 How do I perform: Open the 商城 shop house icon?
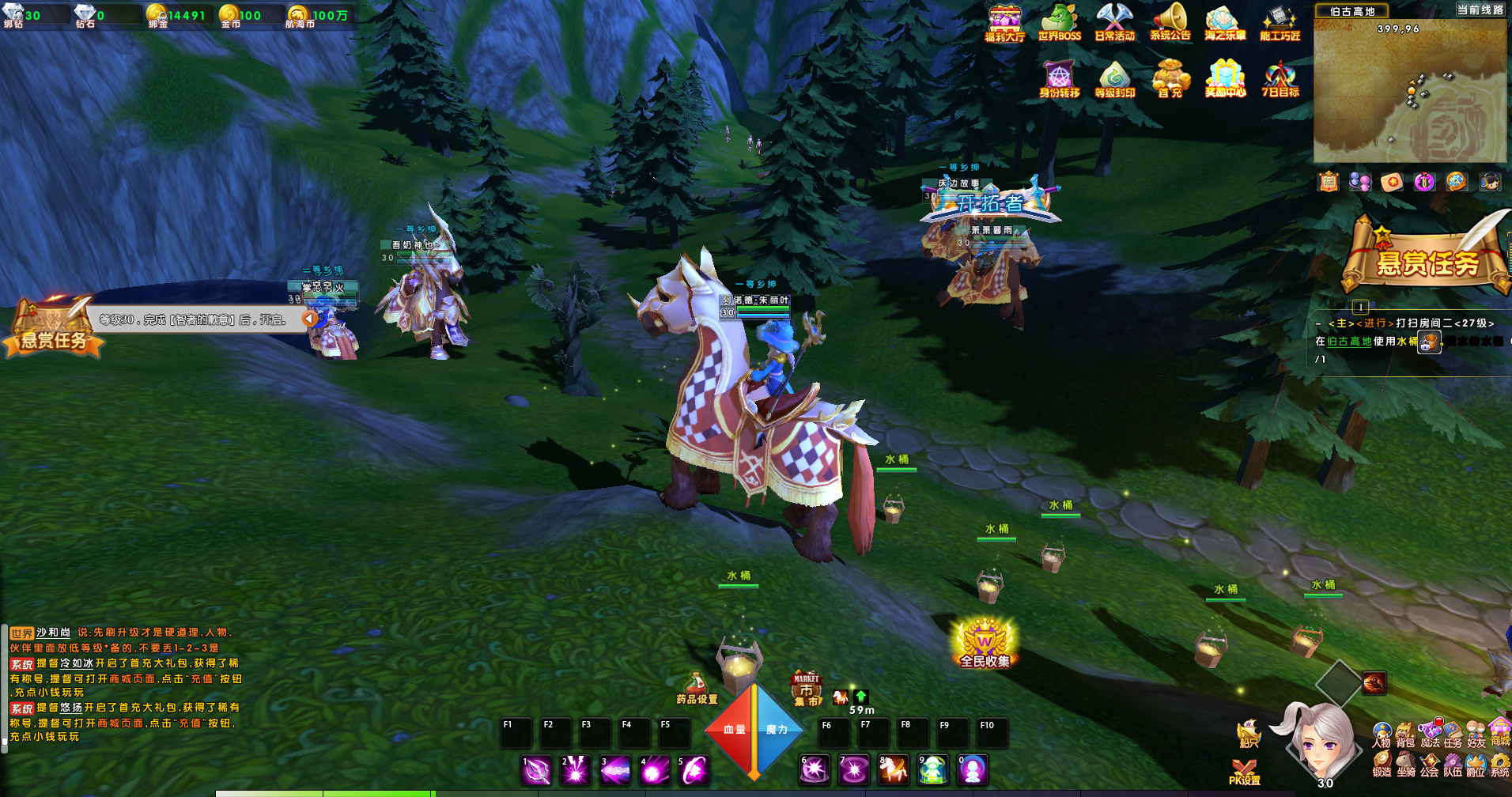coord(1500,732)
